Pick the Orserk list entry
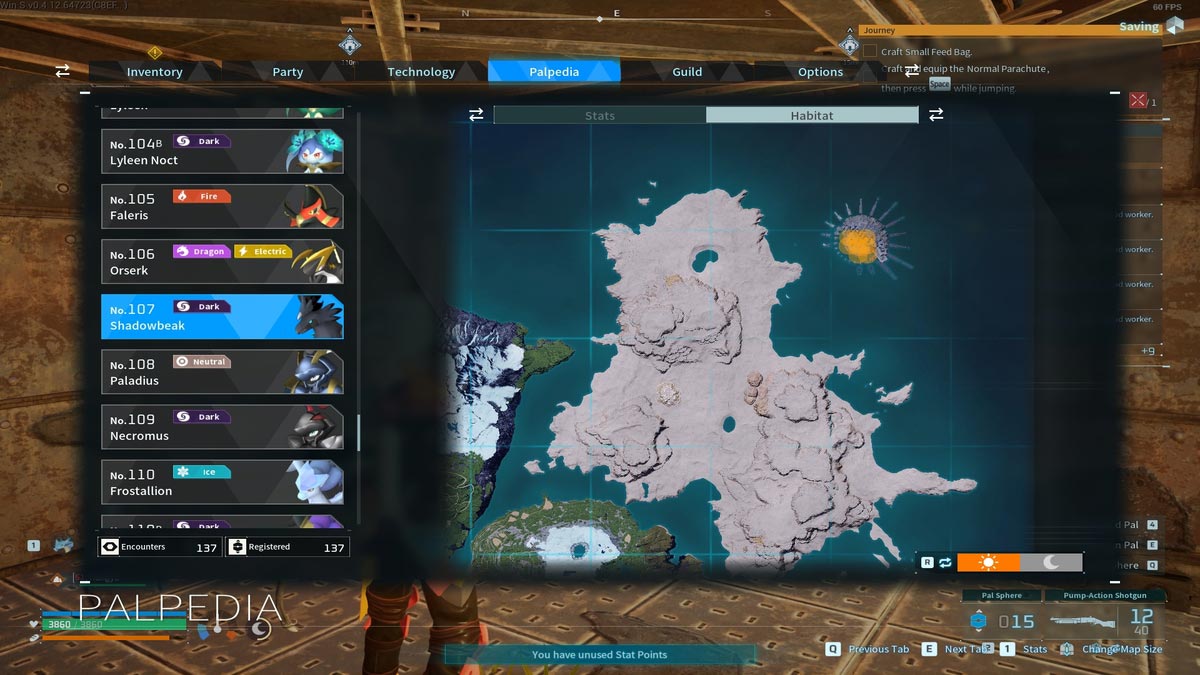Viewport: 1200px width, 675px height. pyautogui.click(x=222, y=261)
